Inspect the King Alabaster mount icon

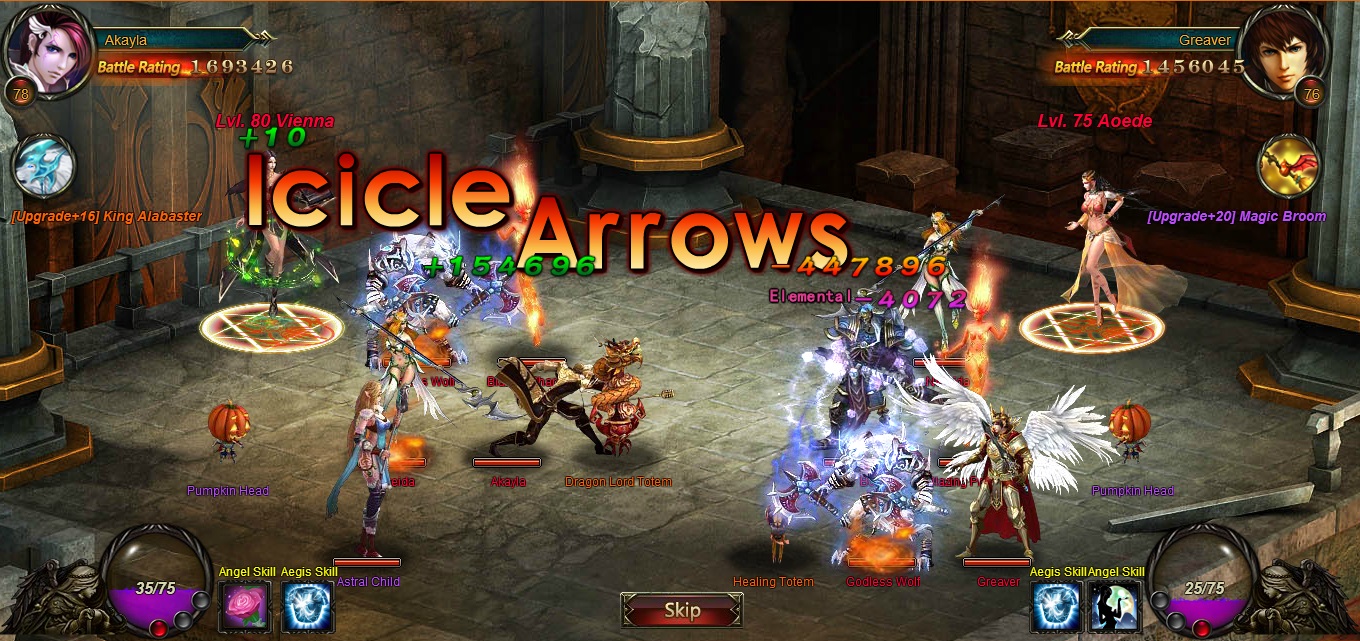point(44,165)
